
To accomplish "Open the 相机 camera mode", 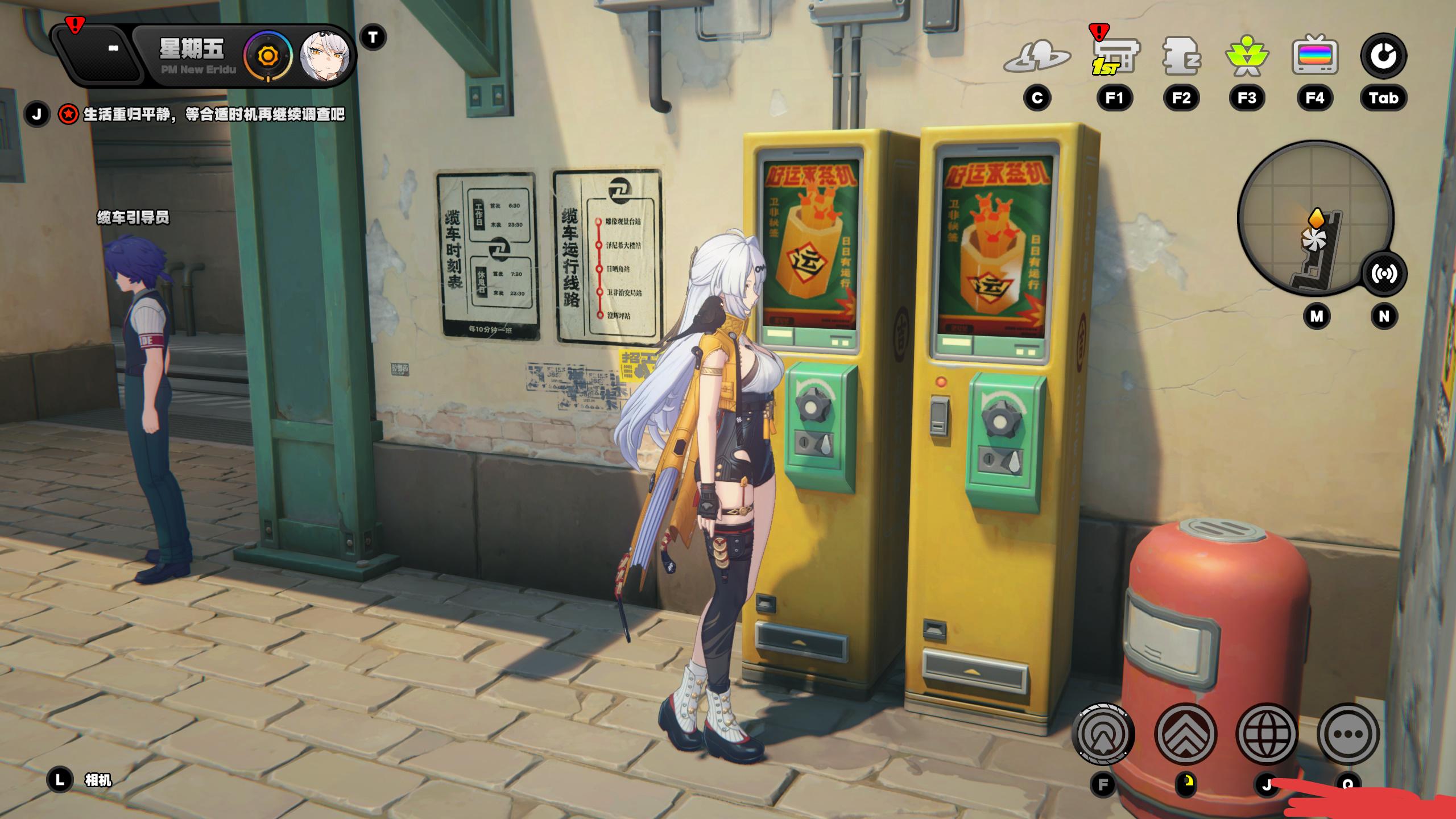I will (x=98, y=780).
